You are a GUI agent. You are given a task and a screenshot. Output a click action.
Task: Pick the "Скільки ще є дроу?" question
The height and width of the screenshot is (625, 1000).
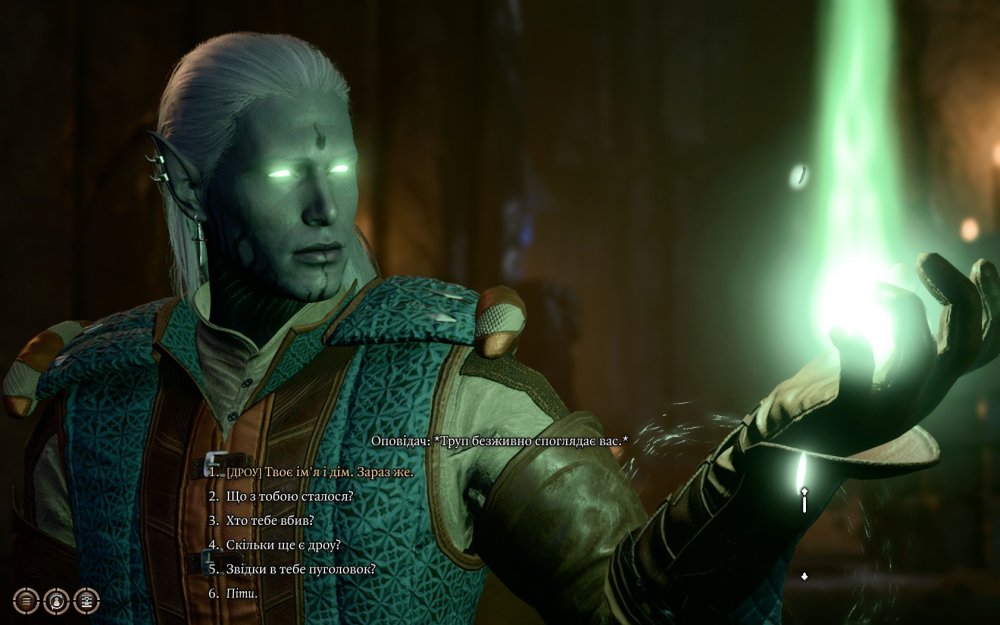point(283,545)
